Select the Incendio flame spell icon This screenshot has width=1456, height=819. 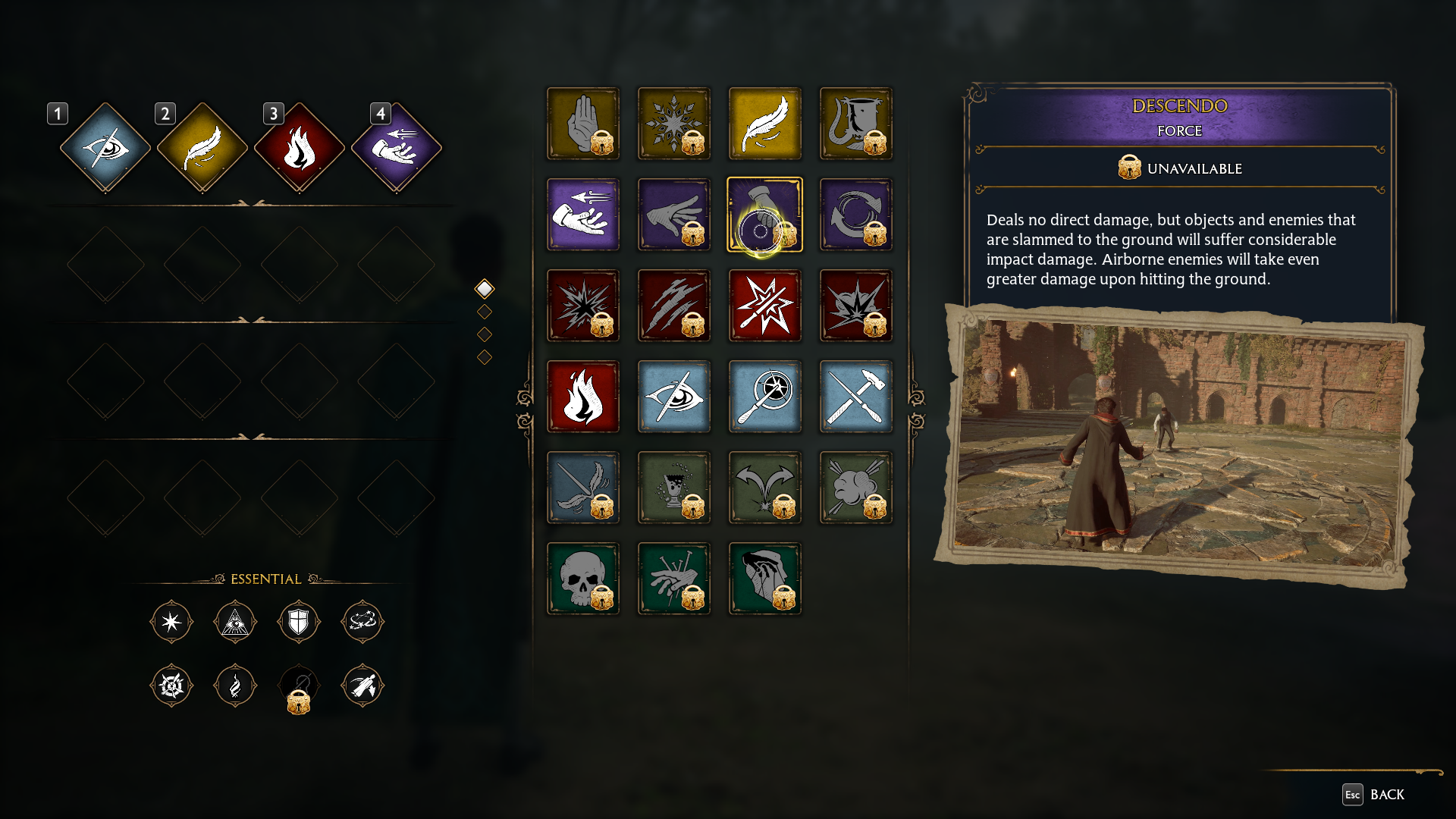[x=582, y=397]
